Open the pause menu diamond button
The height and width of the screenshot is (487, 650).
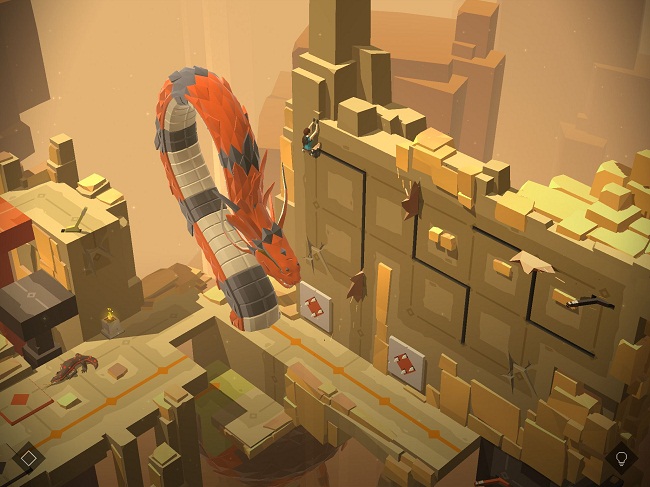[29, 458]
